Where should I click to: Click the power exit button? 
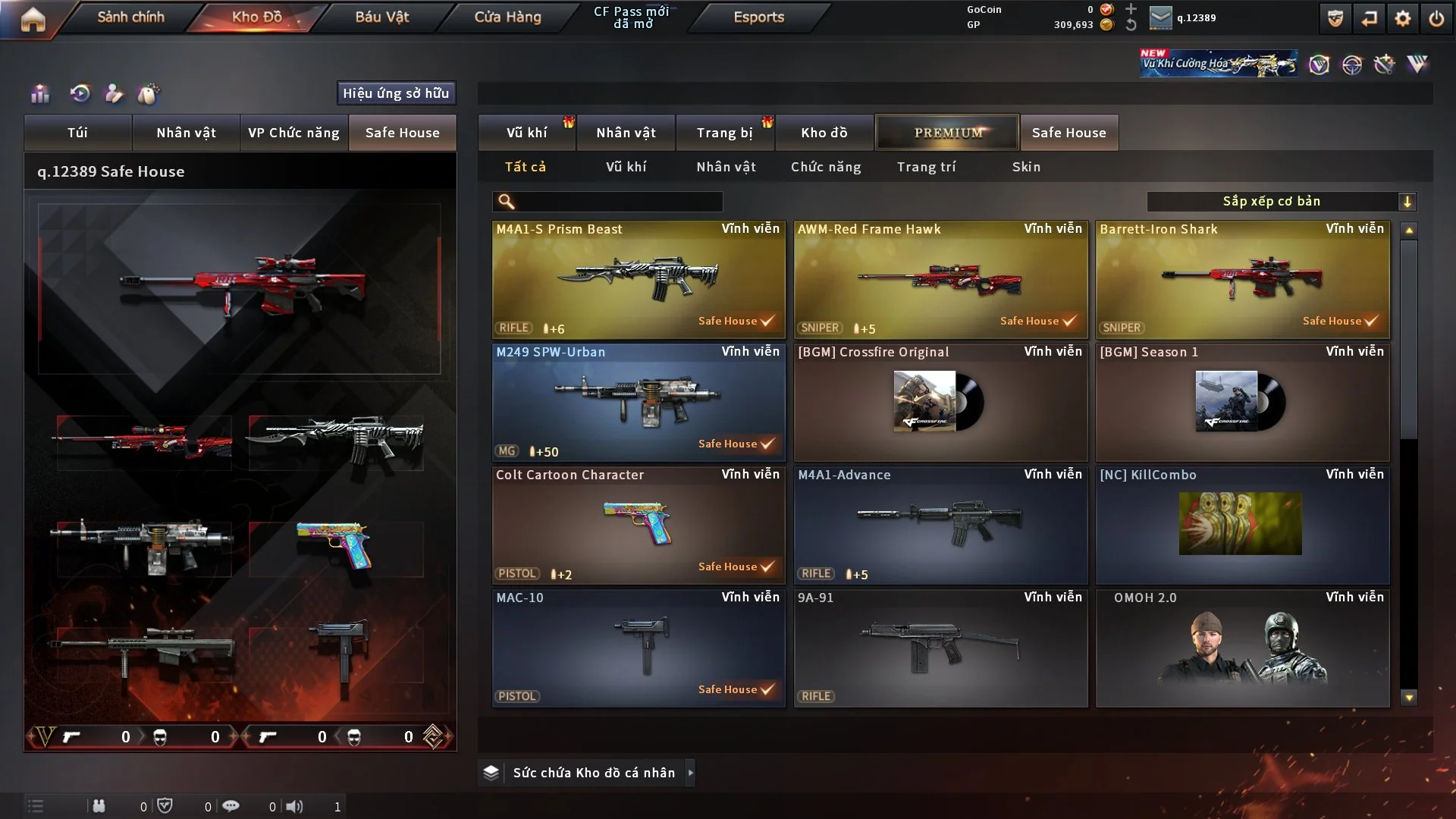(x=1436, y=18)
